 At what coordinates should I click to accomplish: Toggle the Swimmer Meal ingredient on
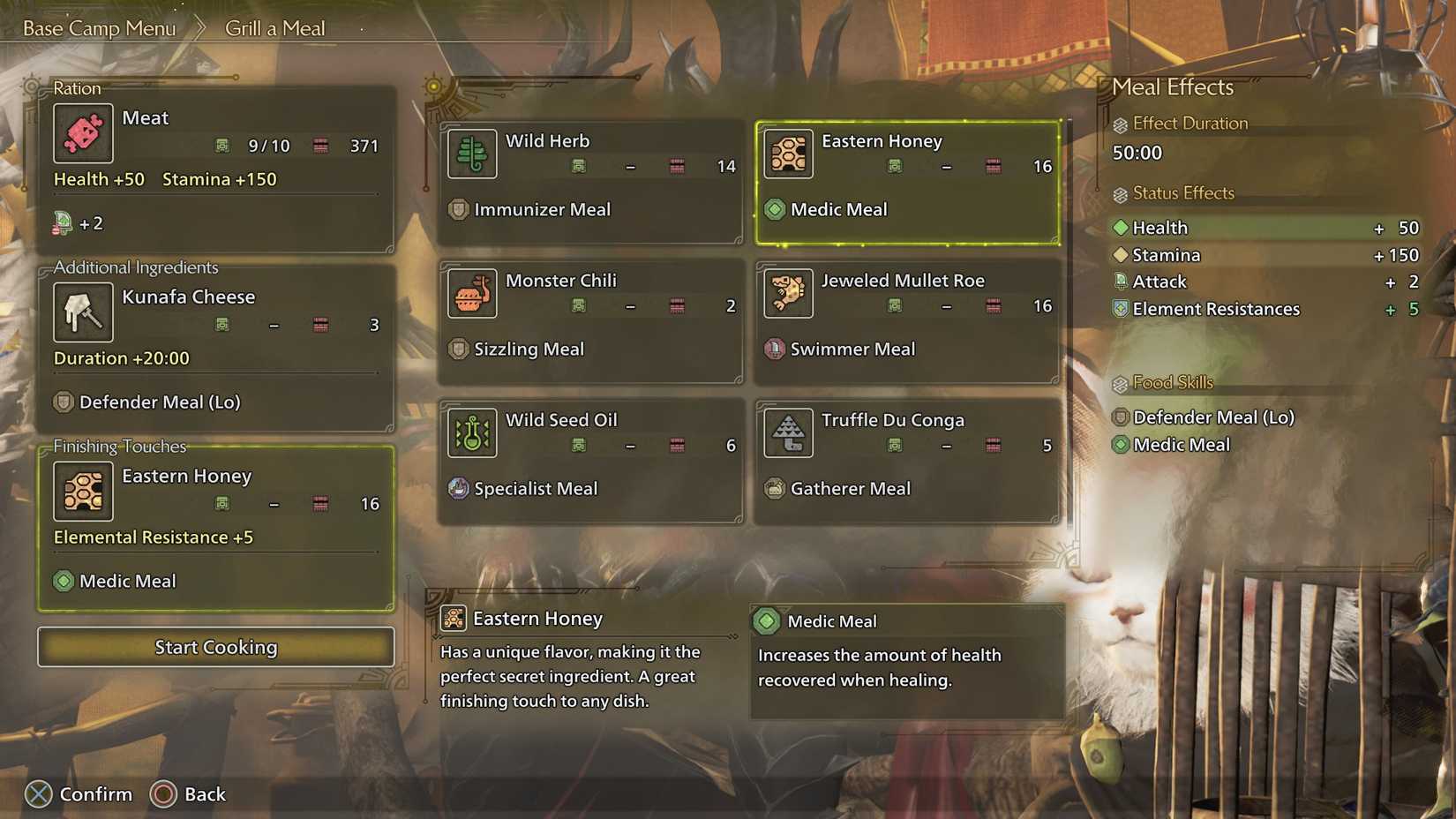[x=906, y=324]
